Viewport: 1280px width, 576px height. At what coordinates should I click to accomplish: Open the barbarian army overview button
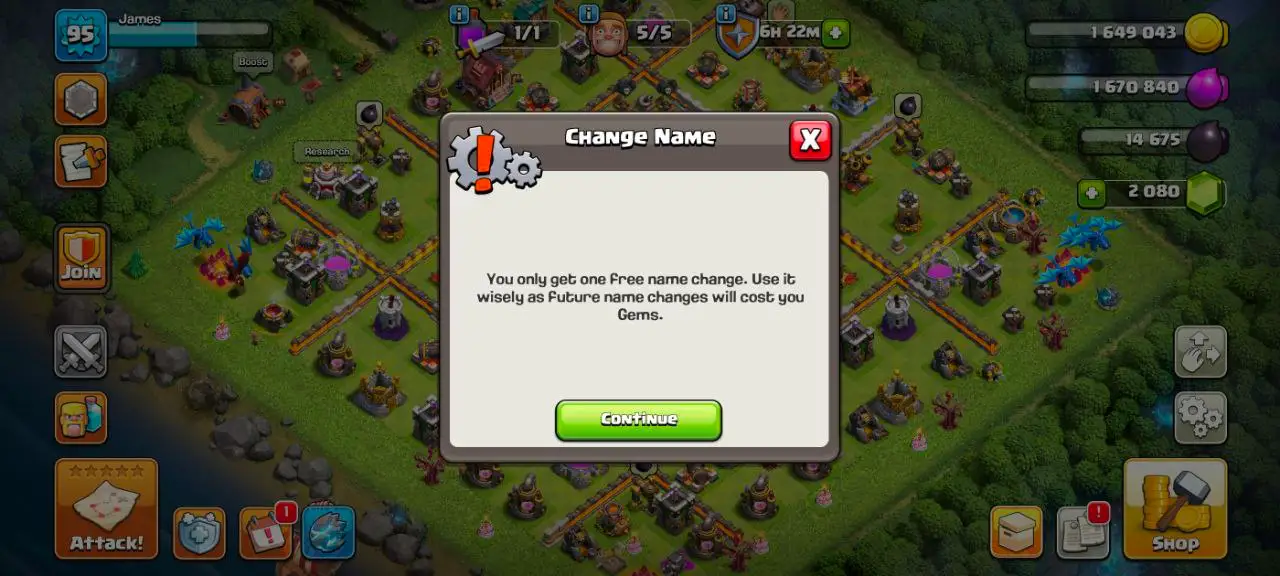coord(81,416)
